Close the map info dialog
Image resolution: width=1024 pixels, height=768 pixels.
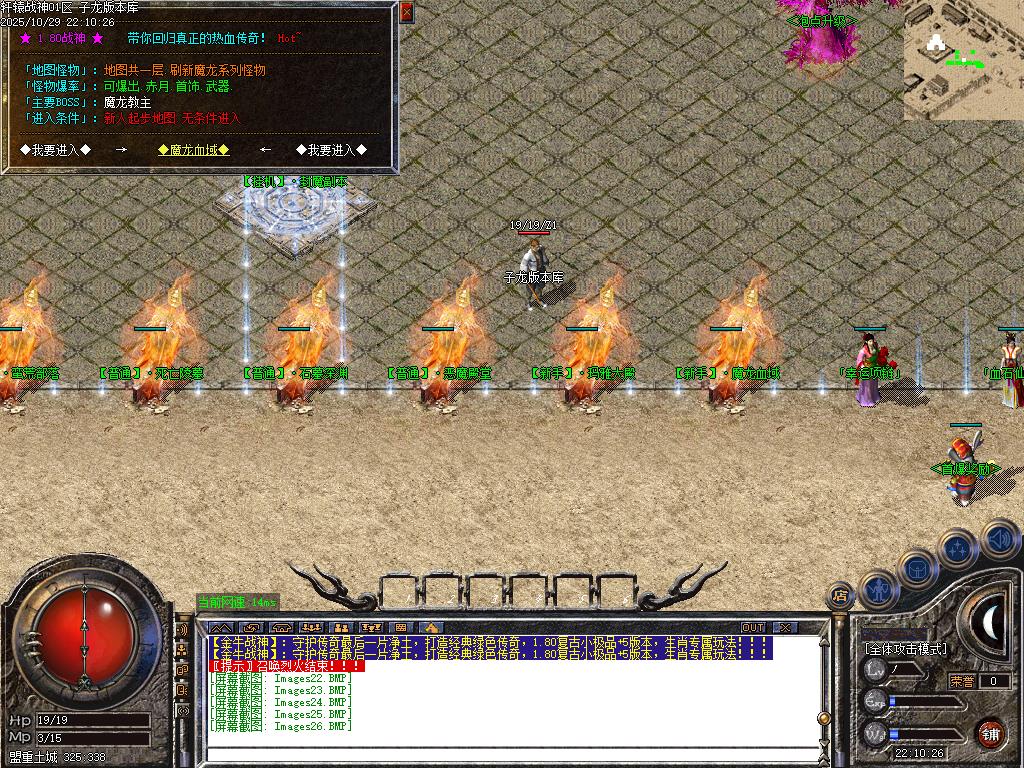(x=406, y=12)
